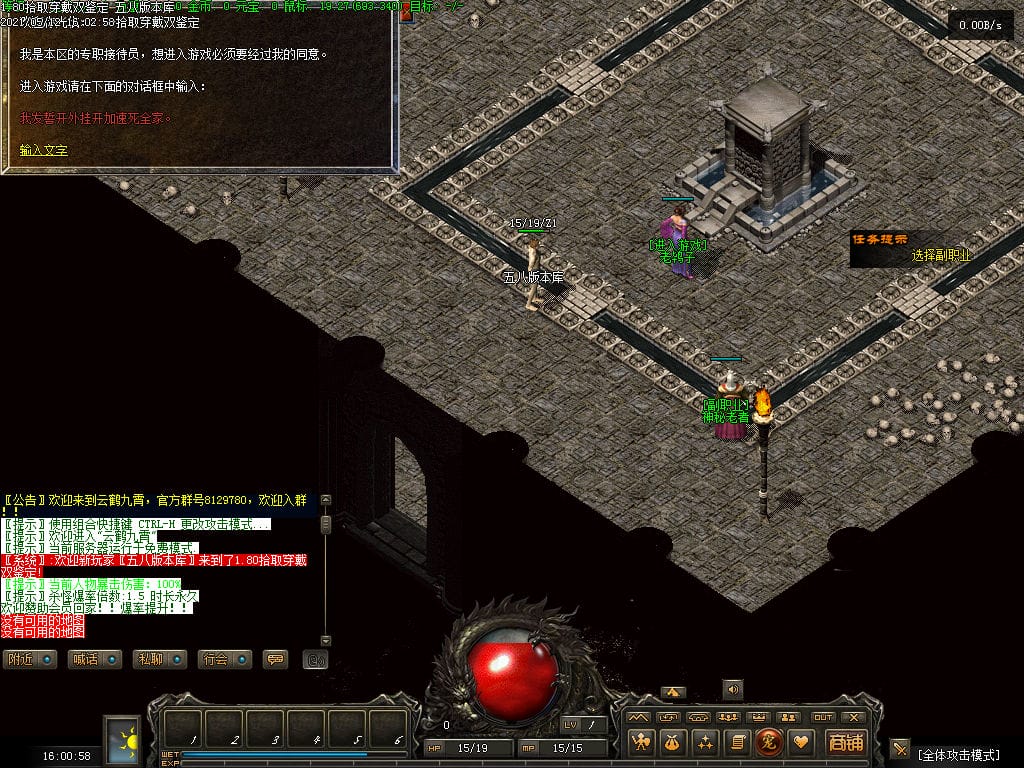Toggle the 附近 nearby chat channel

tap(28, 659)
